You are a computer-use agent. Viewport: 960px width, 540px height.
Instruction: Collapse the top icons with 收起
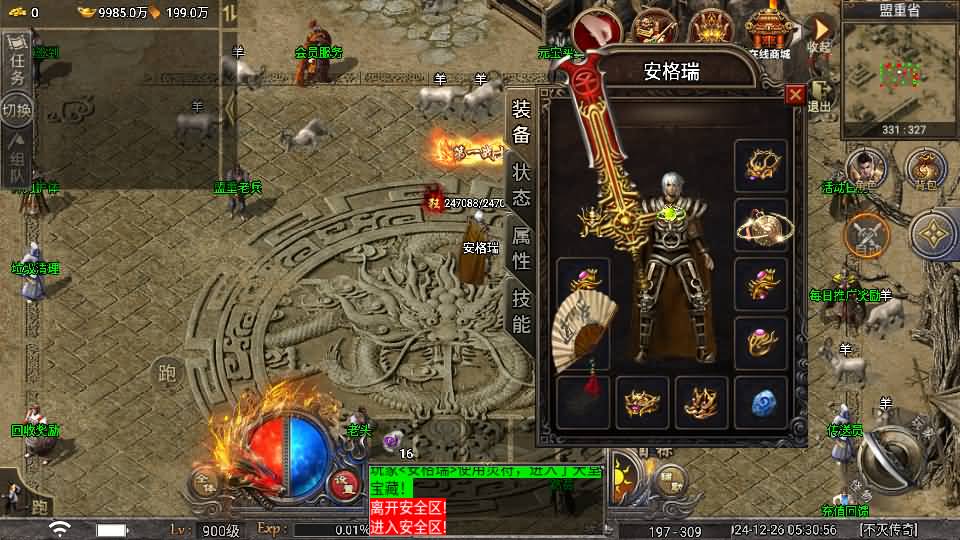(820, 33)
